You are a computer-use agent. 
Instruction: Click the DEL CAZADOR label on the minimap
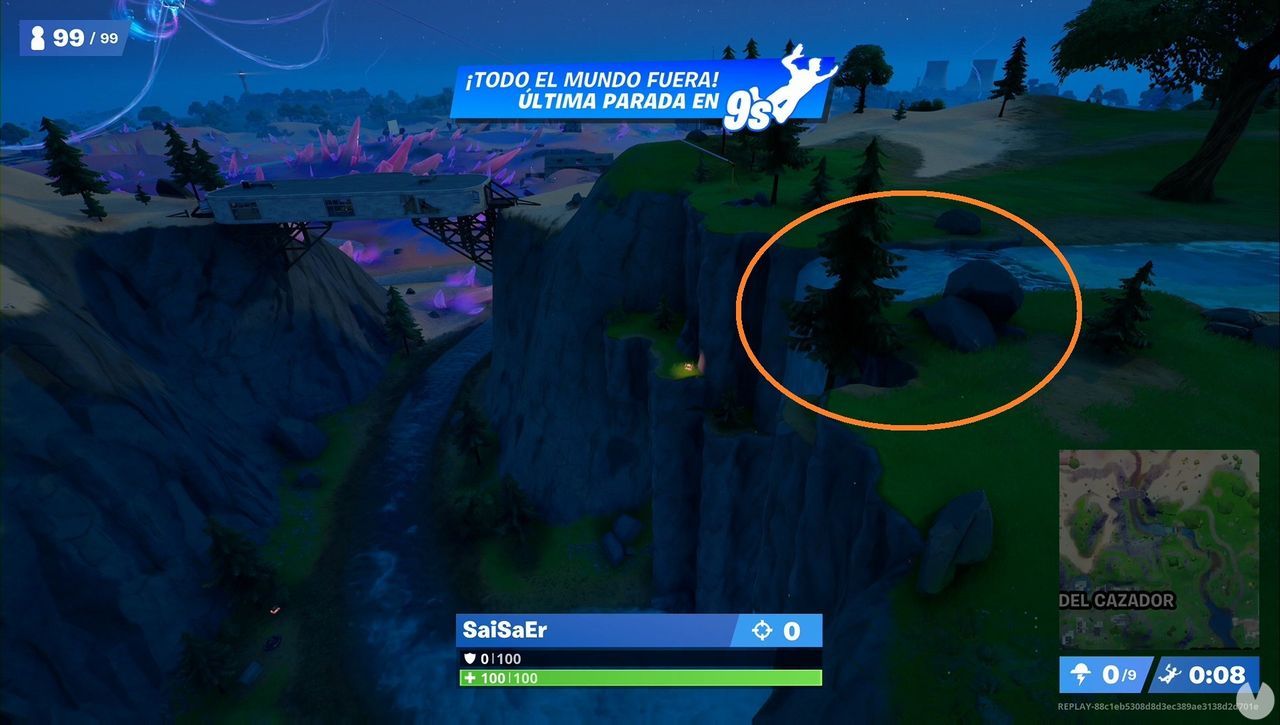click(x=1115, y=601)
